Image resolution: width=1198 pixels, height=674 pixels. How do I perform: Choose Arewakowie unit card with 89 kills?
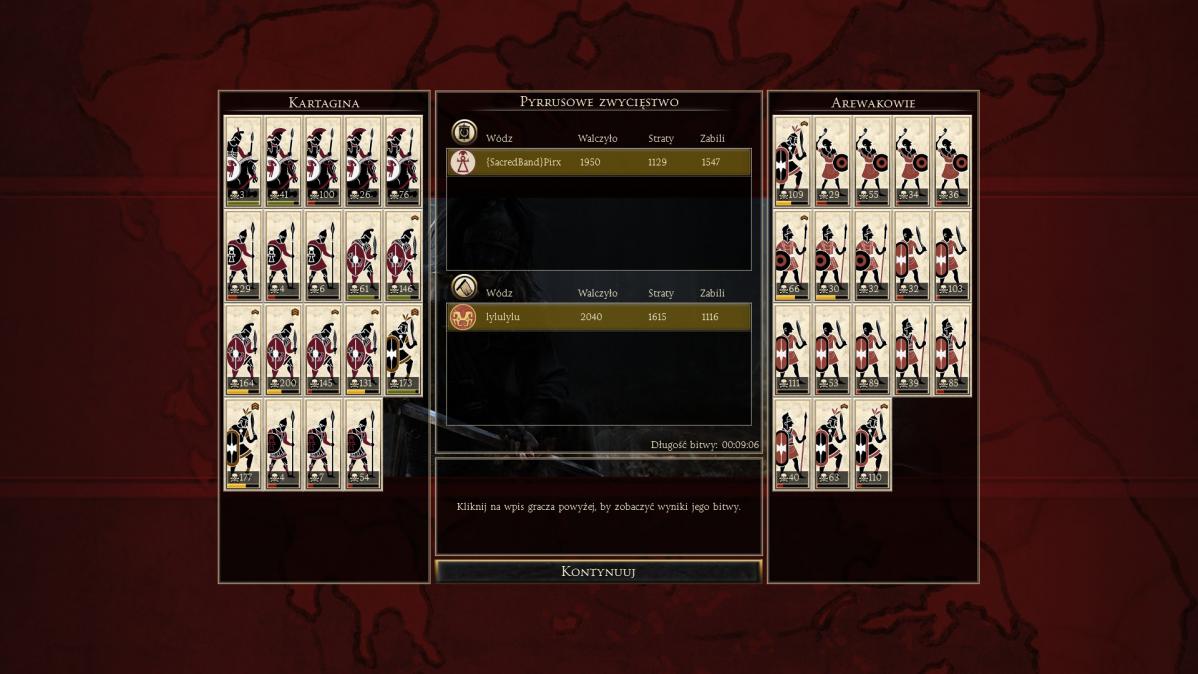point(872,350)
